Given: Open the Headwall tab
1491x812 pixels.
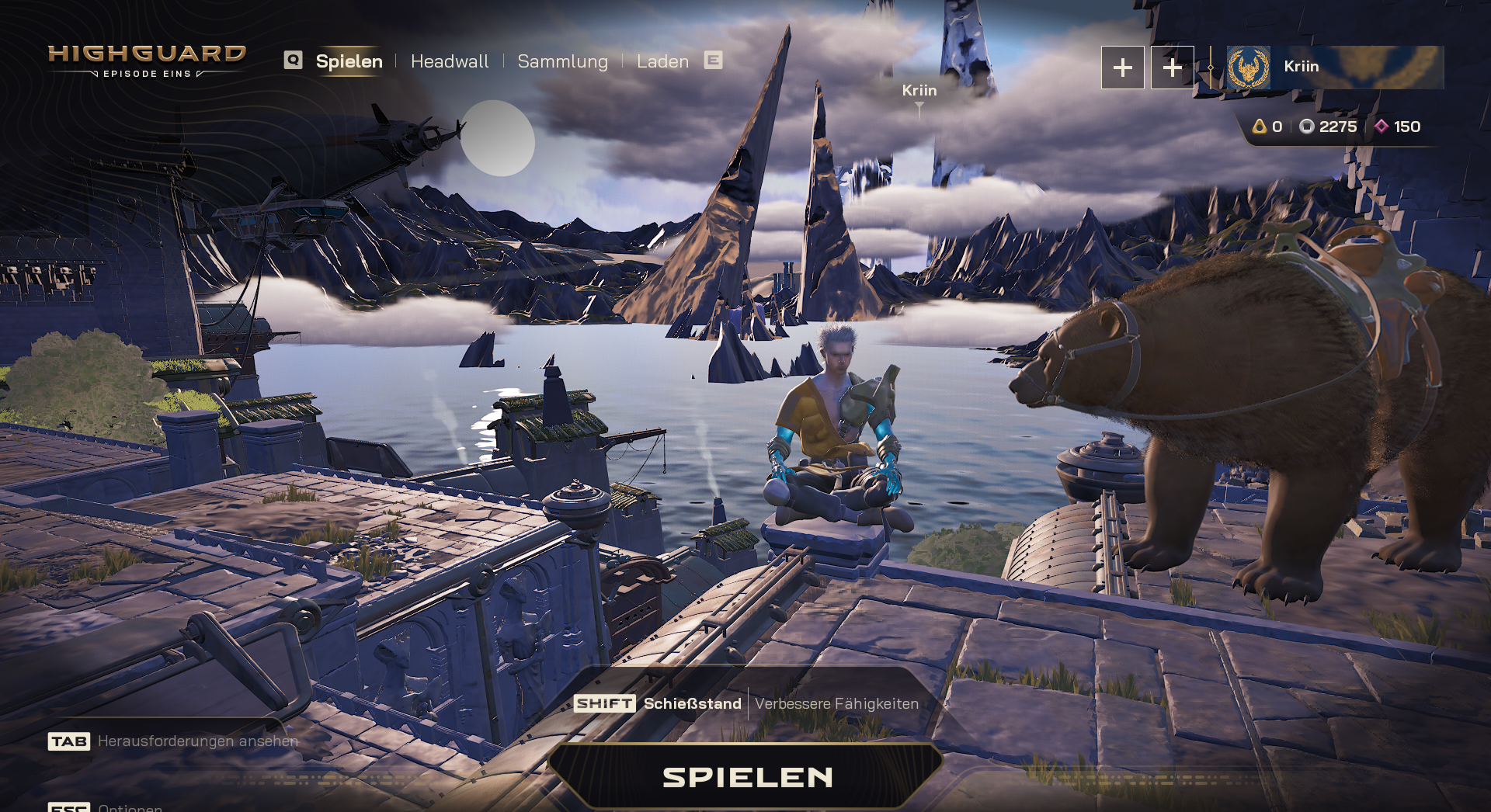Looking at the screenshot, I should coord(450,61).
